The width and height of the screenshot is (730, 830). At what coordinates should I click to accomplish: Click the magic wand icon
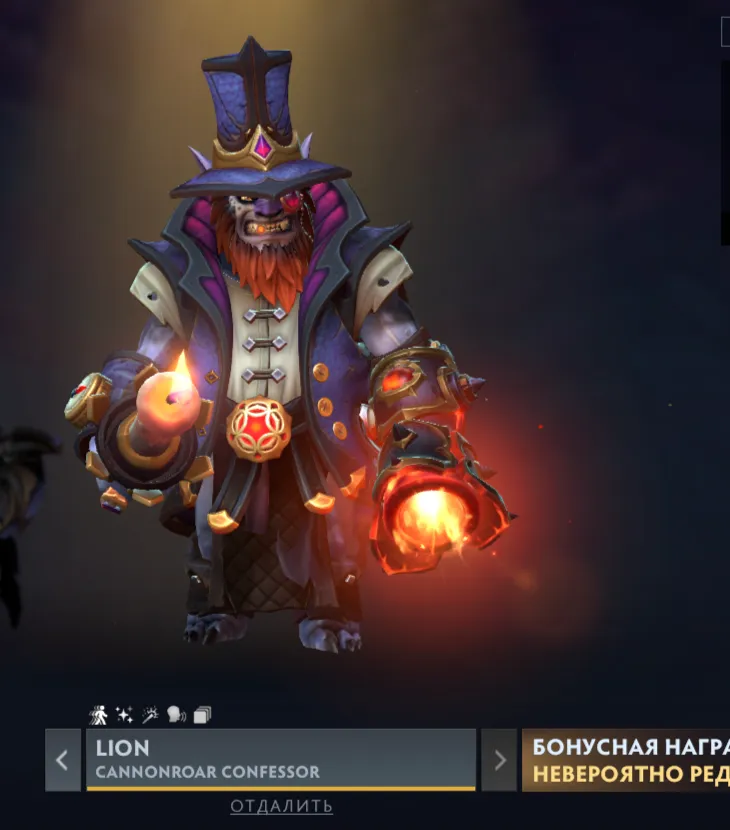click(150, 715)
